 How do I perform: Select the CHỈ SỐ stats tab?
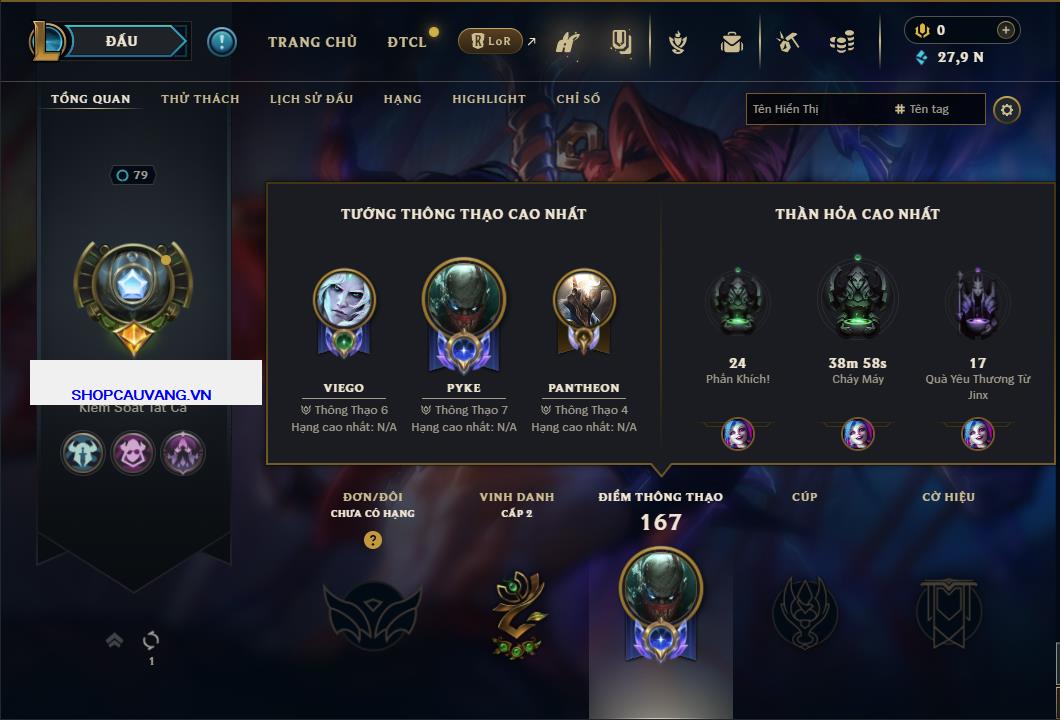coord(578,99)
